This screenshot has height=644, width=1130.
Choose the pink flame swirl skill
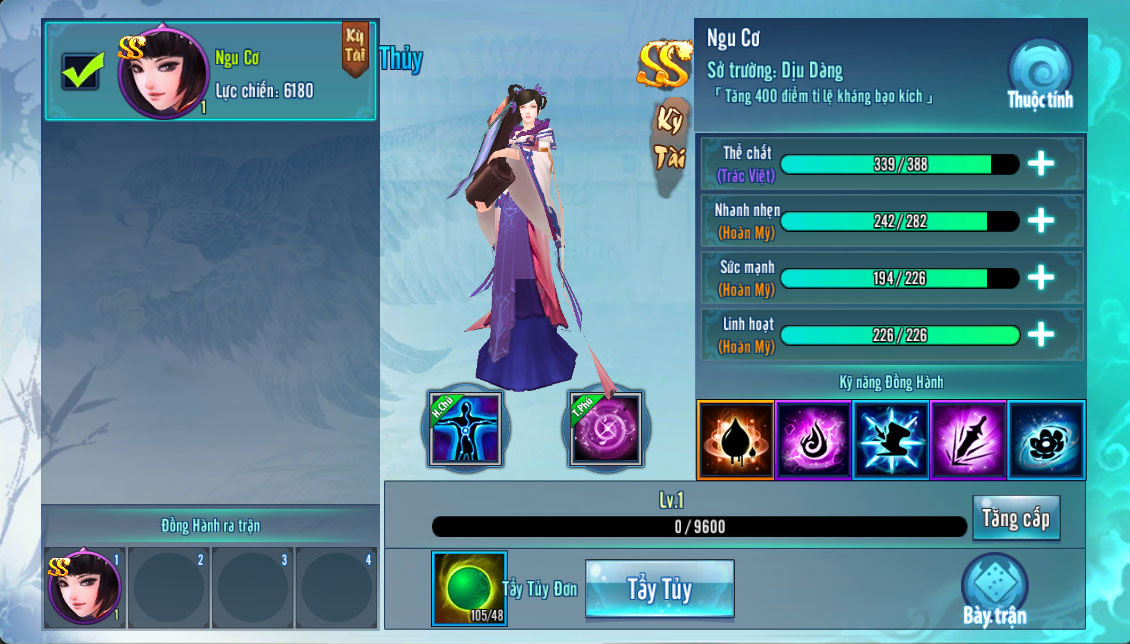click(813, 440)
